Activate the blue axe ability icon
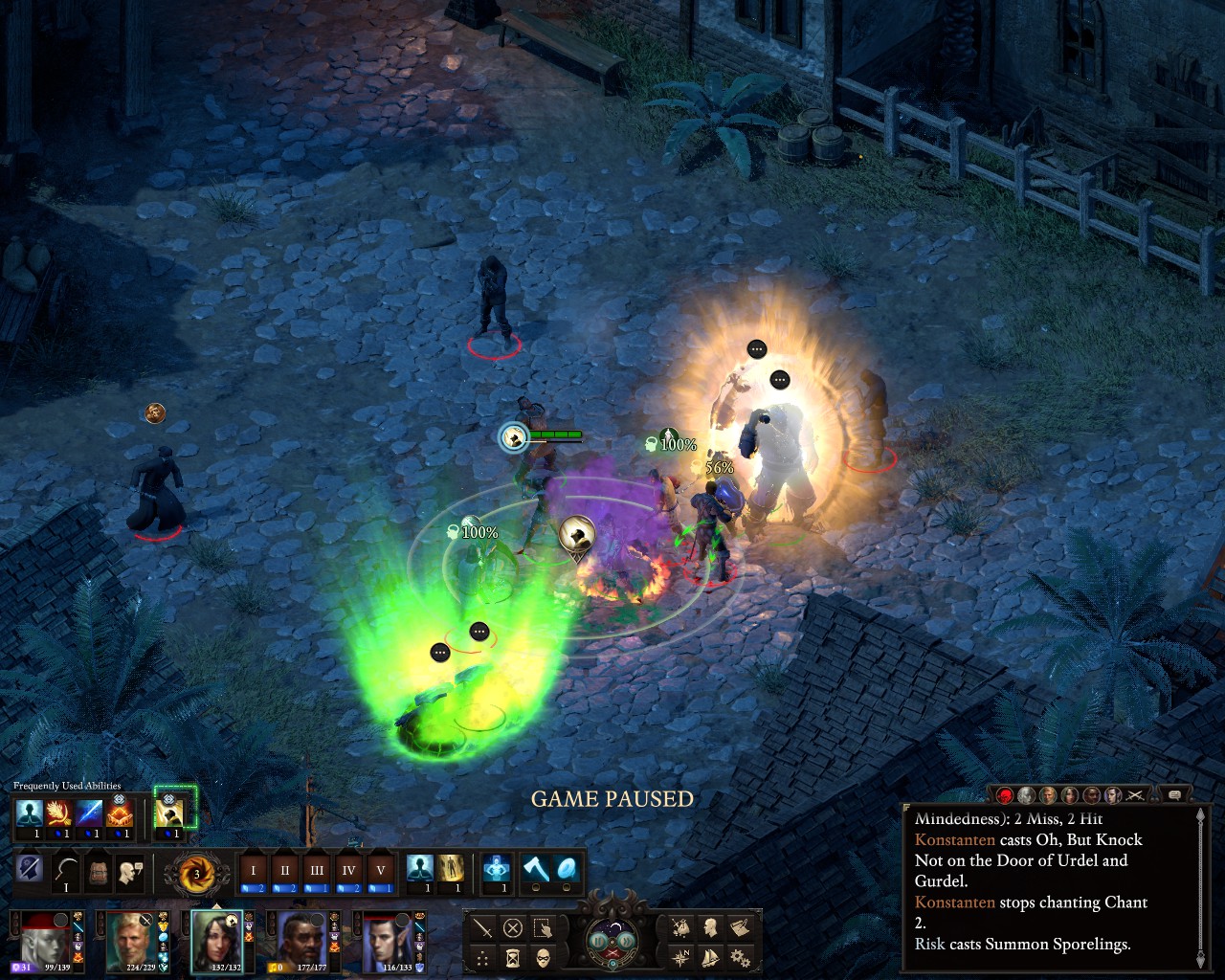The width and height of the screenshot is (1225, 980). coord(536,870)
